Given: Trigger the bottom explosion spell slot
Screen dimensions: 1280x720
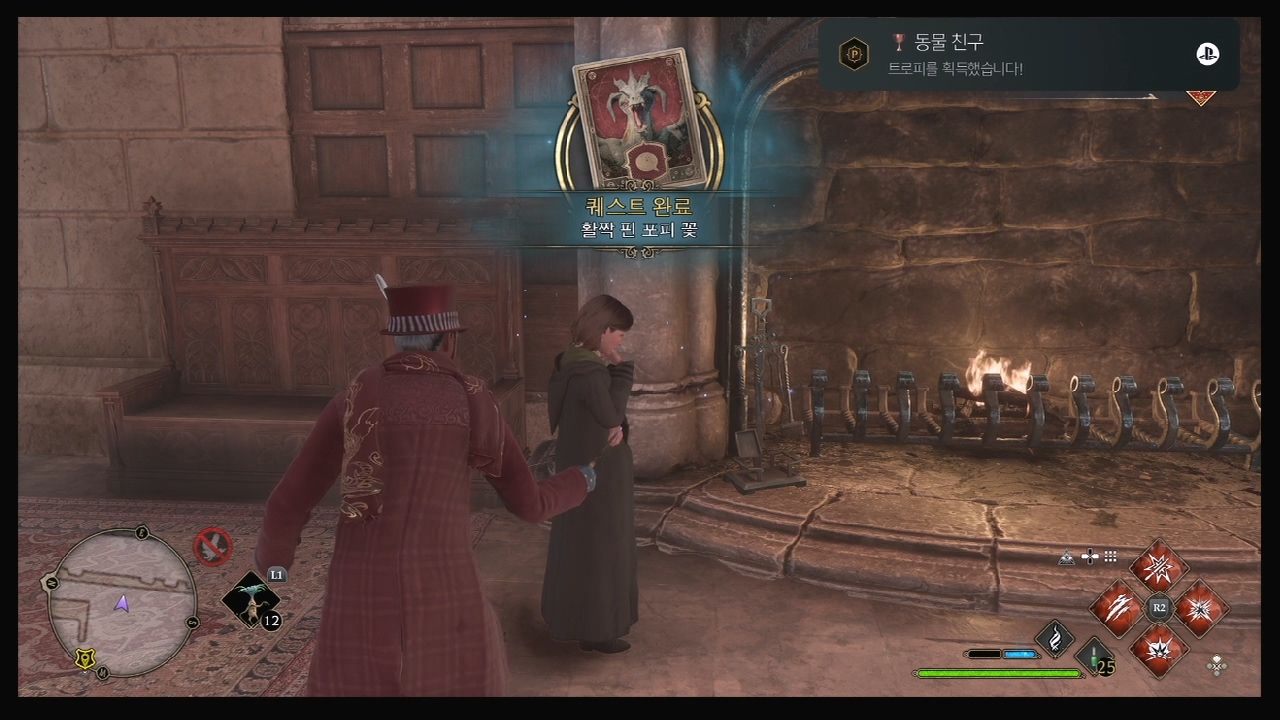Looking at the screenshot, I should click(1159, 649).
